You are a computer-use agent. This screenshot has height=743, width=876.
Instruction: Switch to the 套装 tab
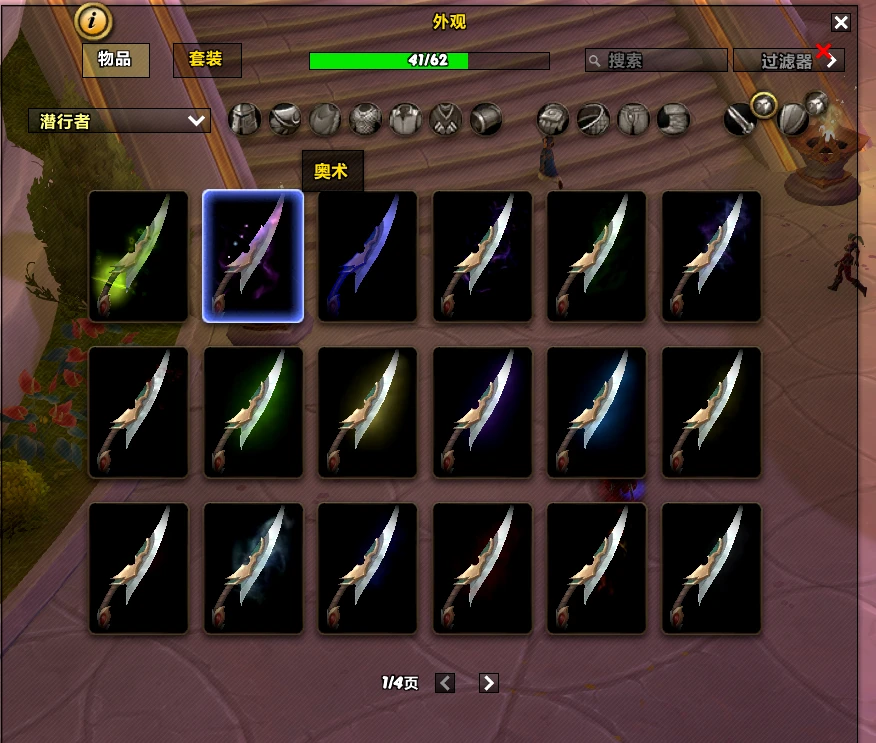207,60
